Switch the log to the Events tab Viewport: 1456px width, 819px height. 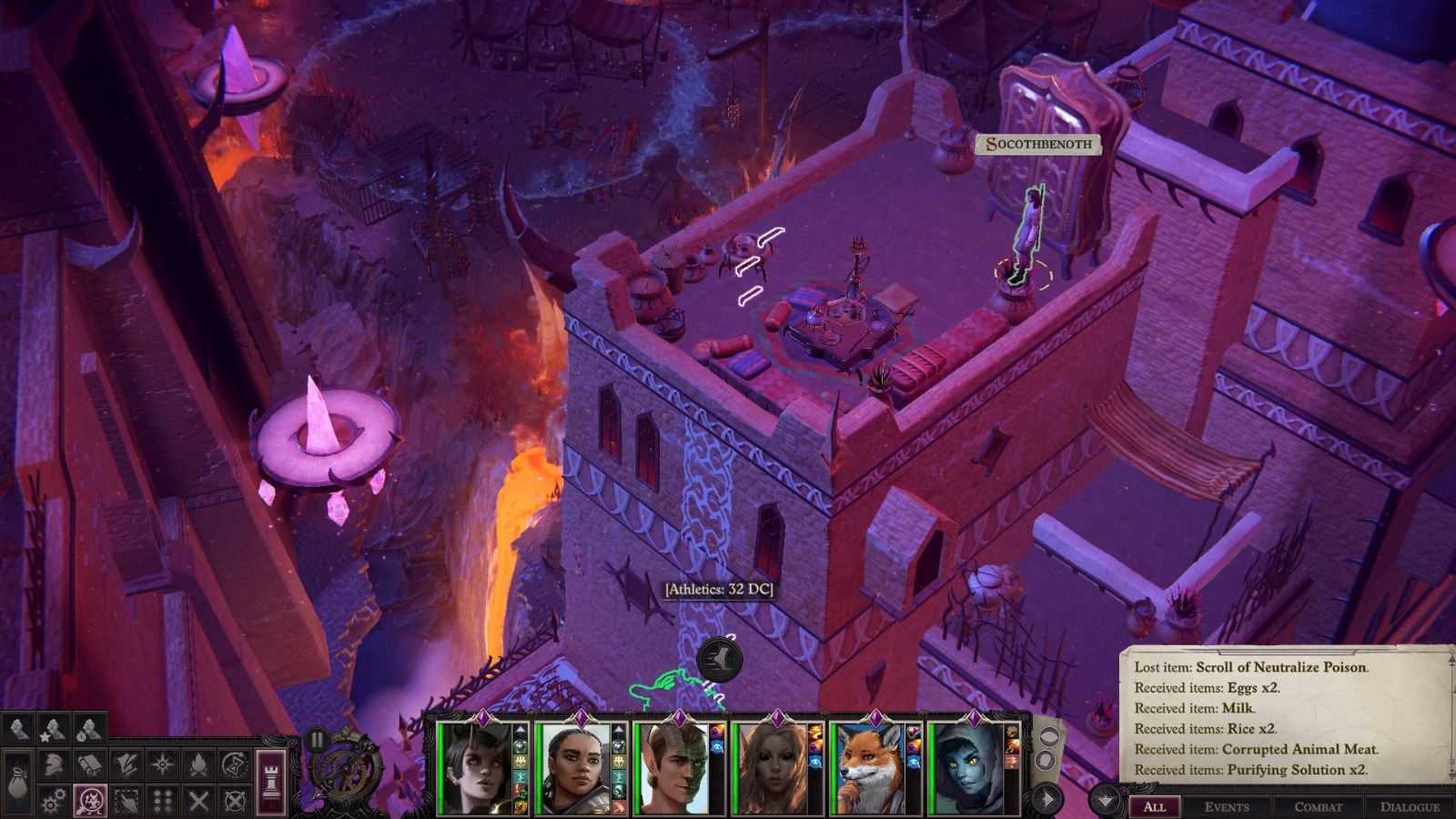(x=1227, y=807)
